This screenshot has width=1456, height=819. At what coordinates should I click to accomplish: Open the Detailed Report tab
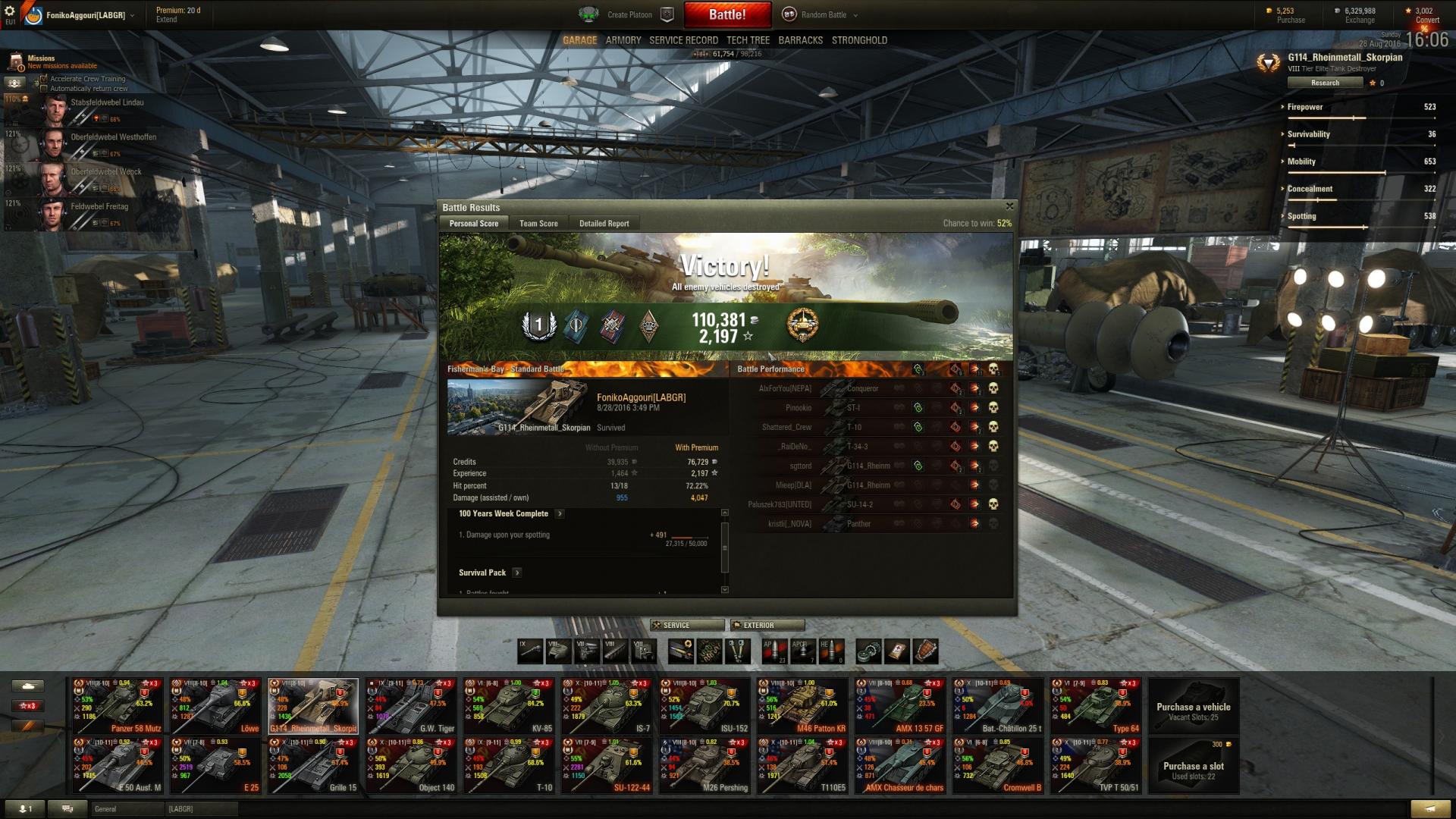point(604,224)
